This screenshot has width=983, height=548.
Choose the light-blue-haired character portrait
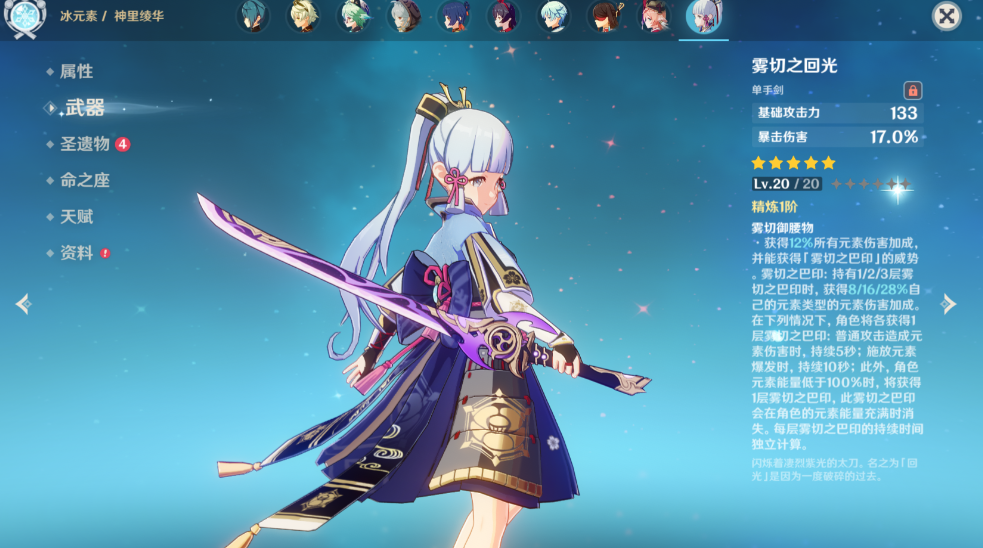click(554, 16)
